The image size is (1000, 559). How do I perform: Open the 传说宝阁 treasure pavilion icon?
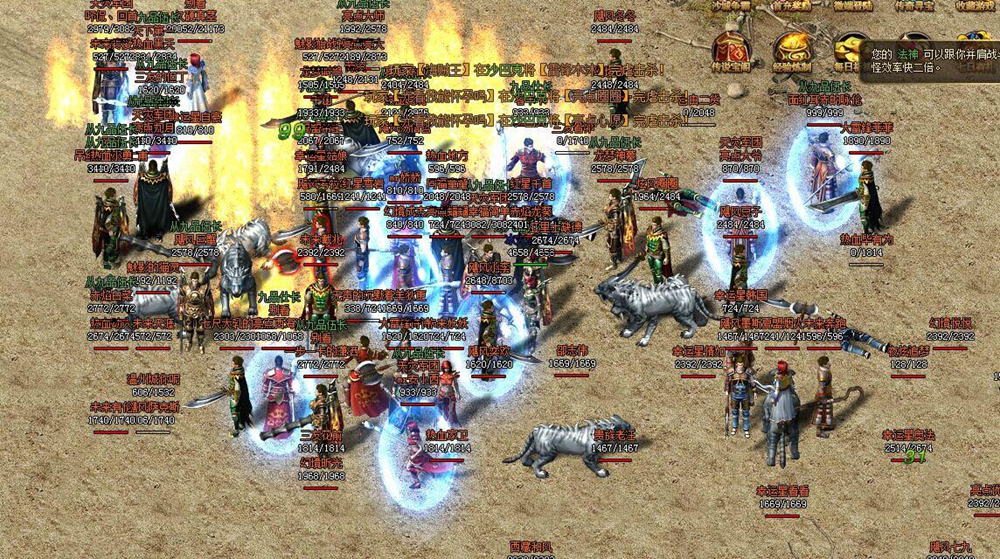733,52
